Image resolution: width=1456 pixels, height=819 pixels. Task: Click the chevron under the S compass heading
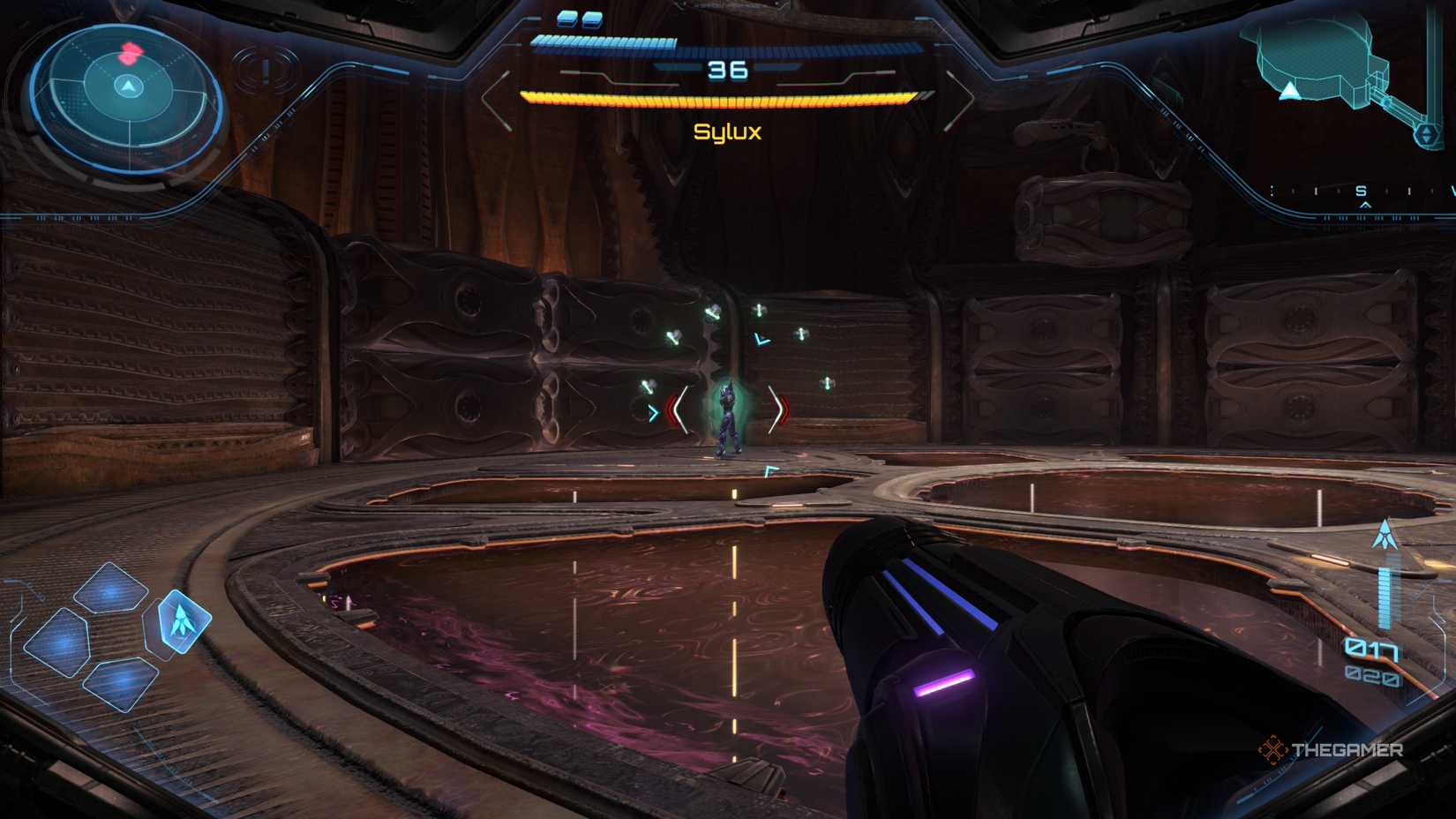1365,205
